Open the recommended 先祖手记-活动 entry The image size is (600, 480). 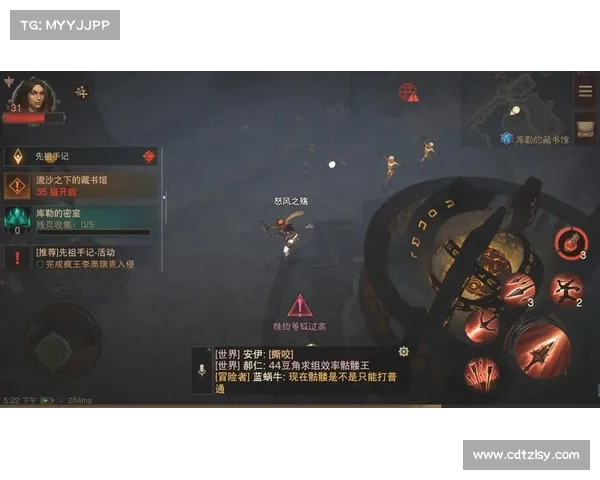pyautogui.click(x=83, y=258)
